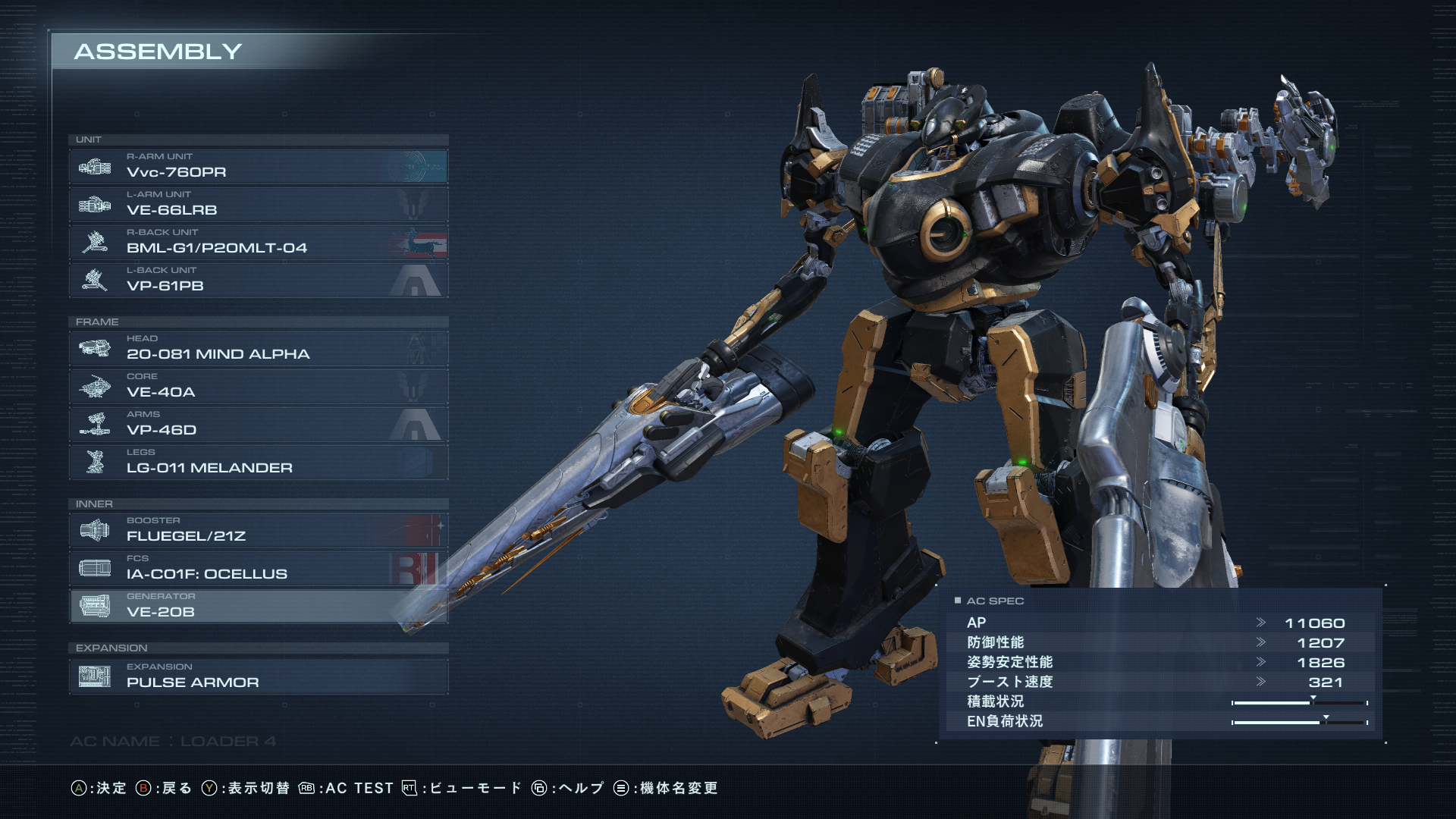
Task: Choose the L-ARM UNIT VE-66LRB slot
Action: click(x=258, y=204)
